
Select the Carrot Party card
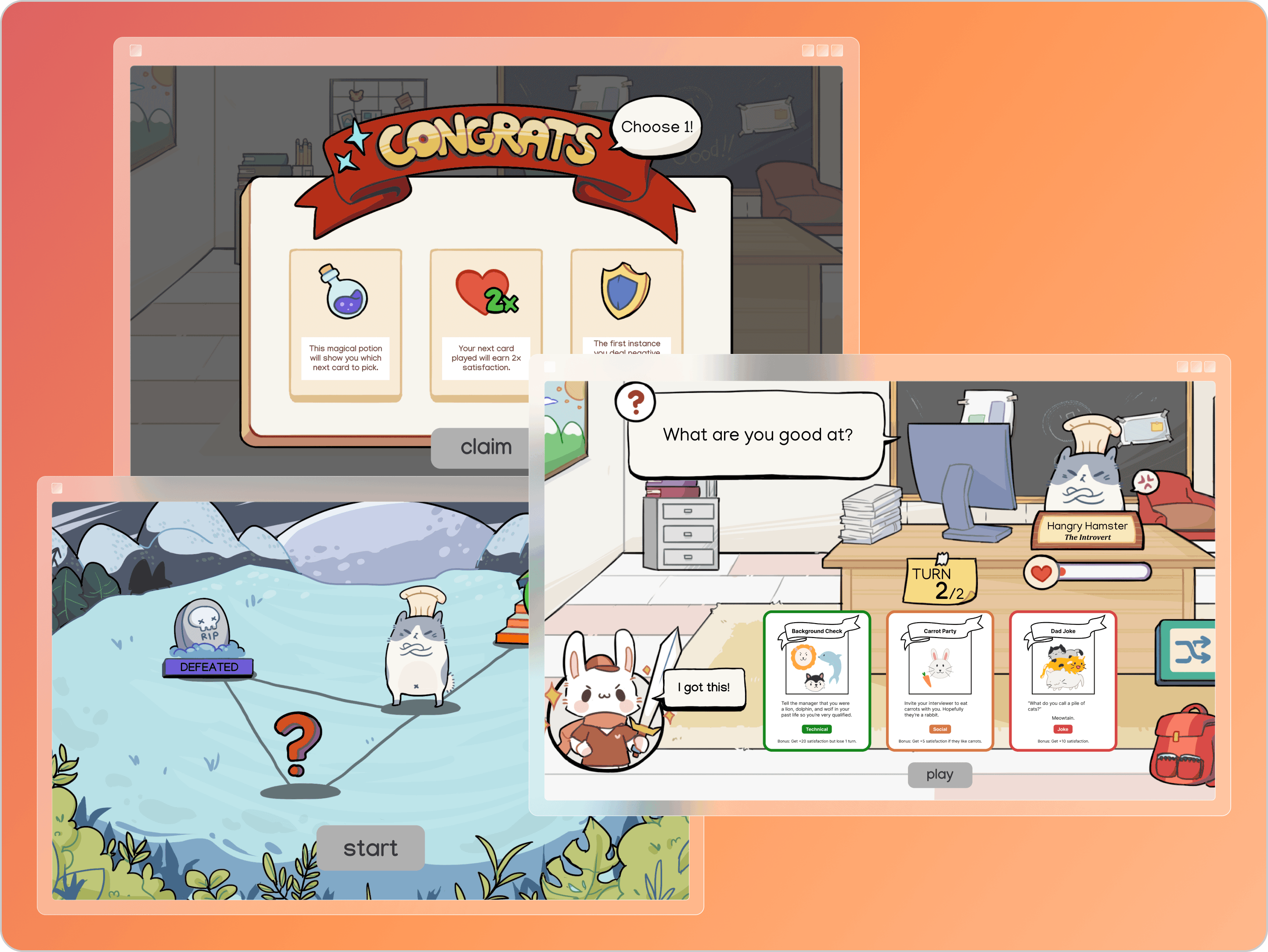940,679
